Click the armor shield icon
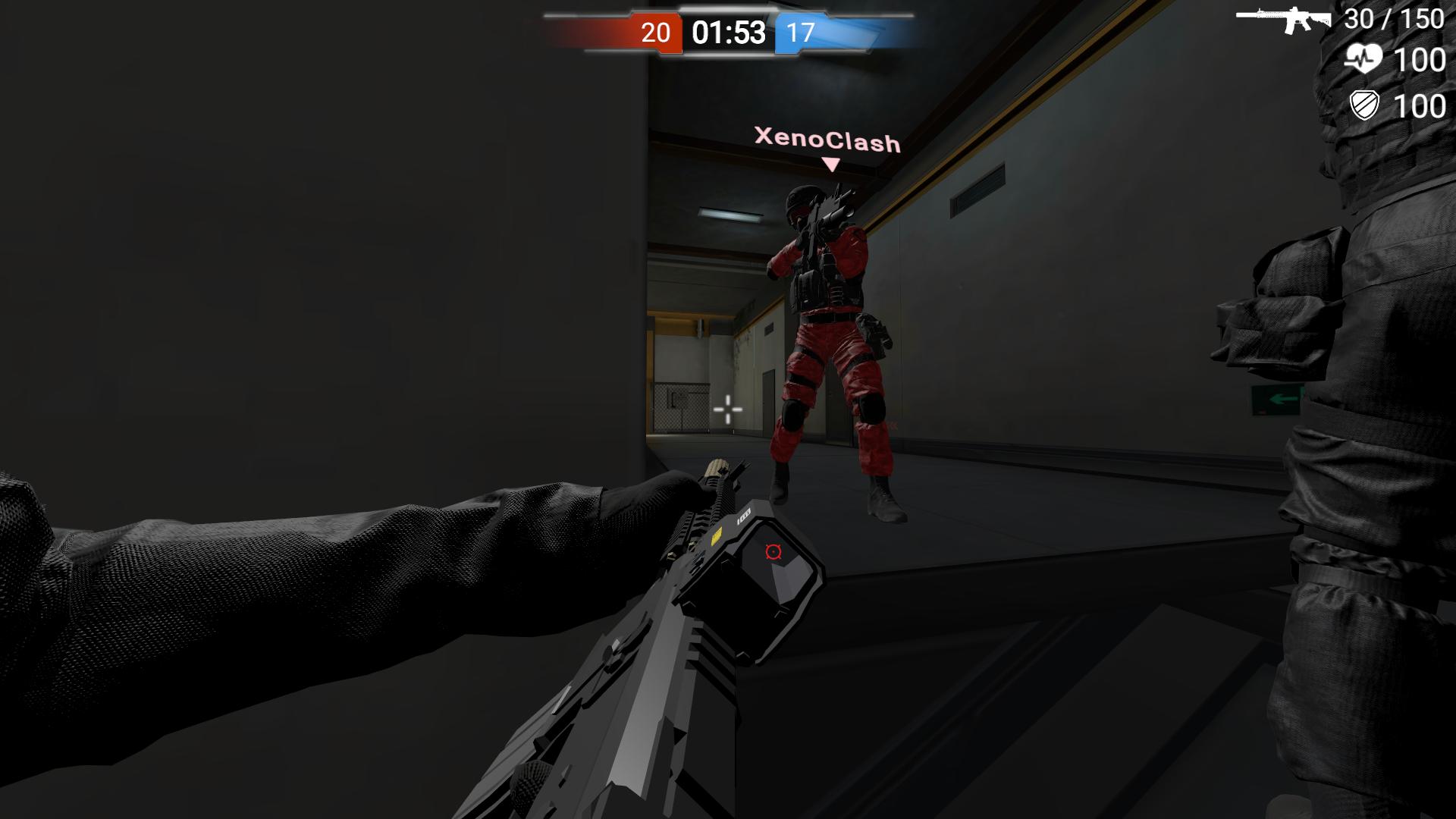 click(x=1365, y=106)
